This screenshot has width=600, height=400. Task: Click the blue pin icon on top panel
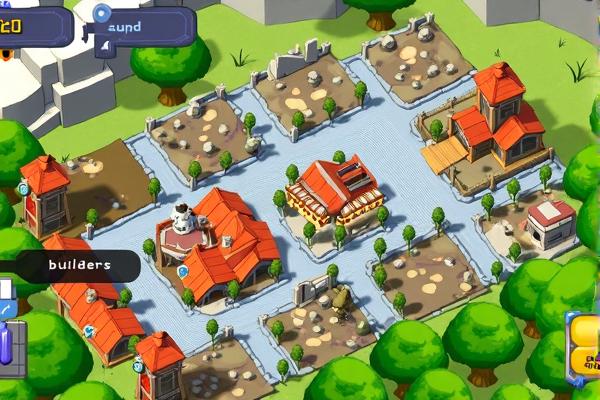click(x=101, y=14)
